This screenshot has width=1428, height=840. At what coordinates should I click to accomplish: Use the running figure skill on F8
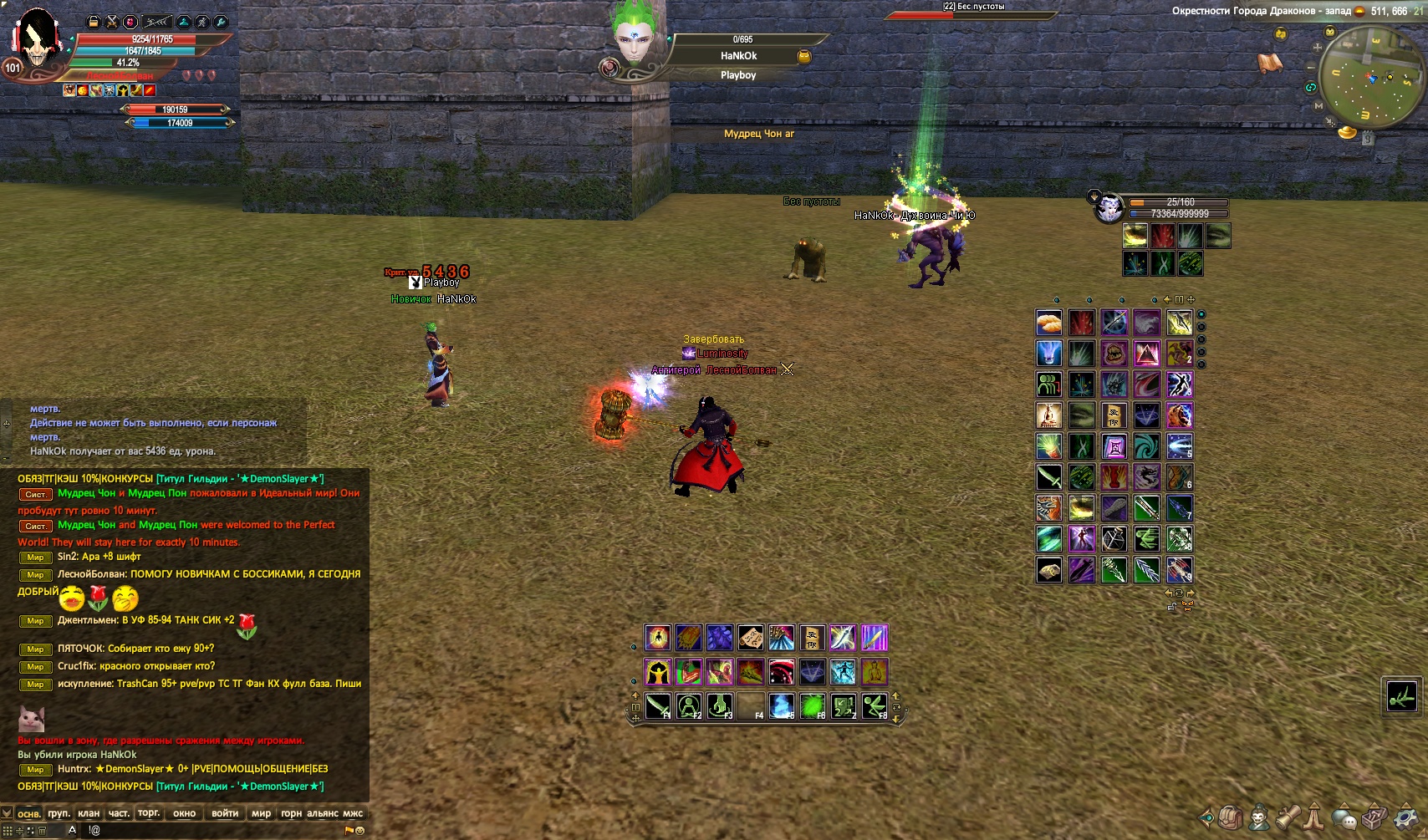click(x=875, y=706)
